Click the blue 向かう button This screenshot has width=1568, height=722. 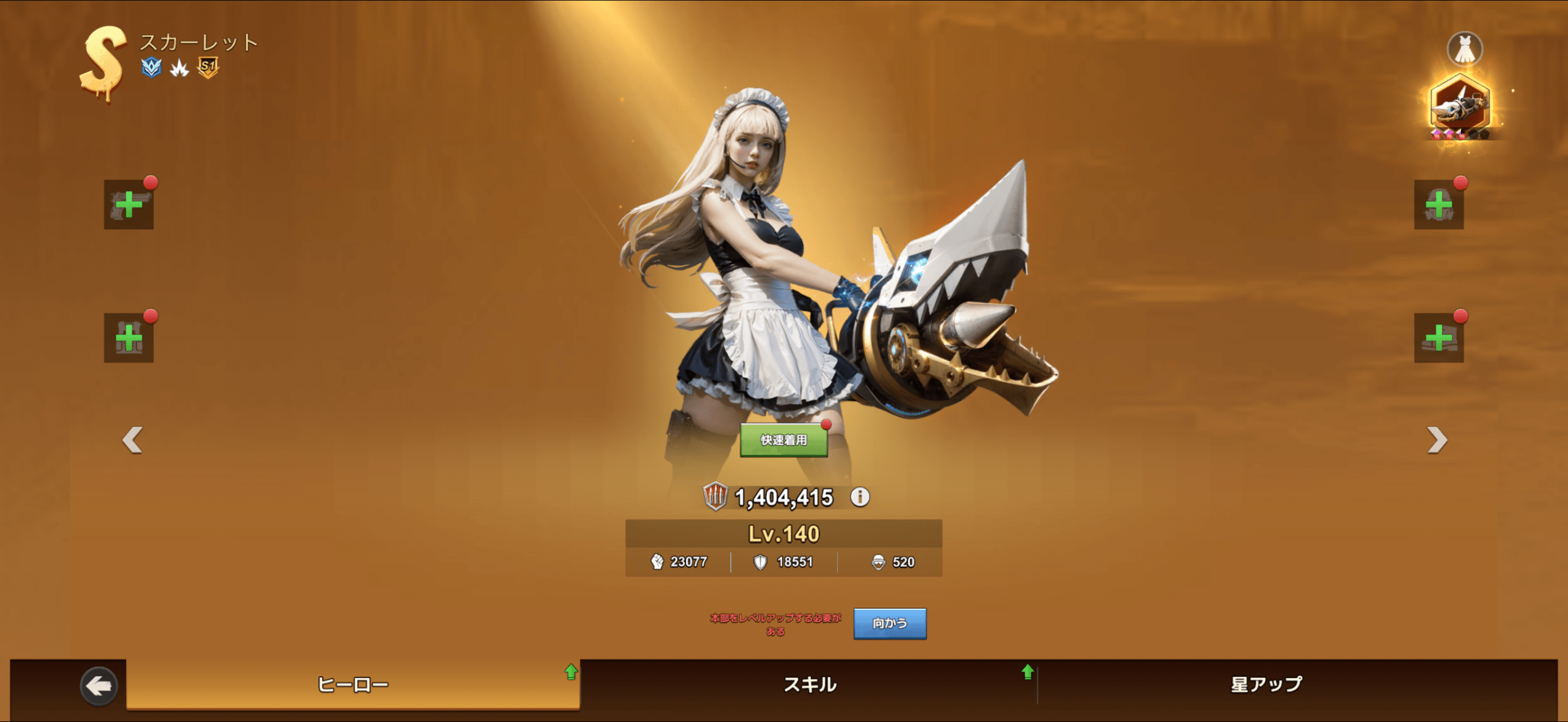pos(889,623)
